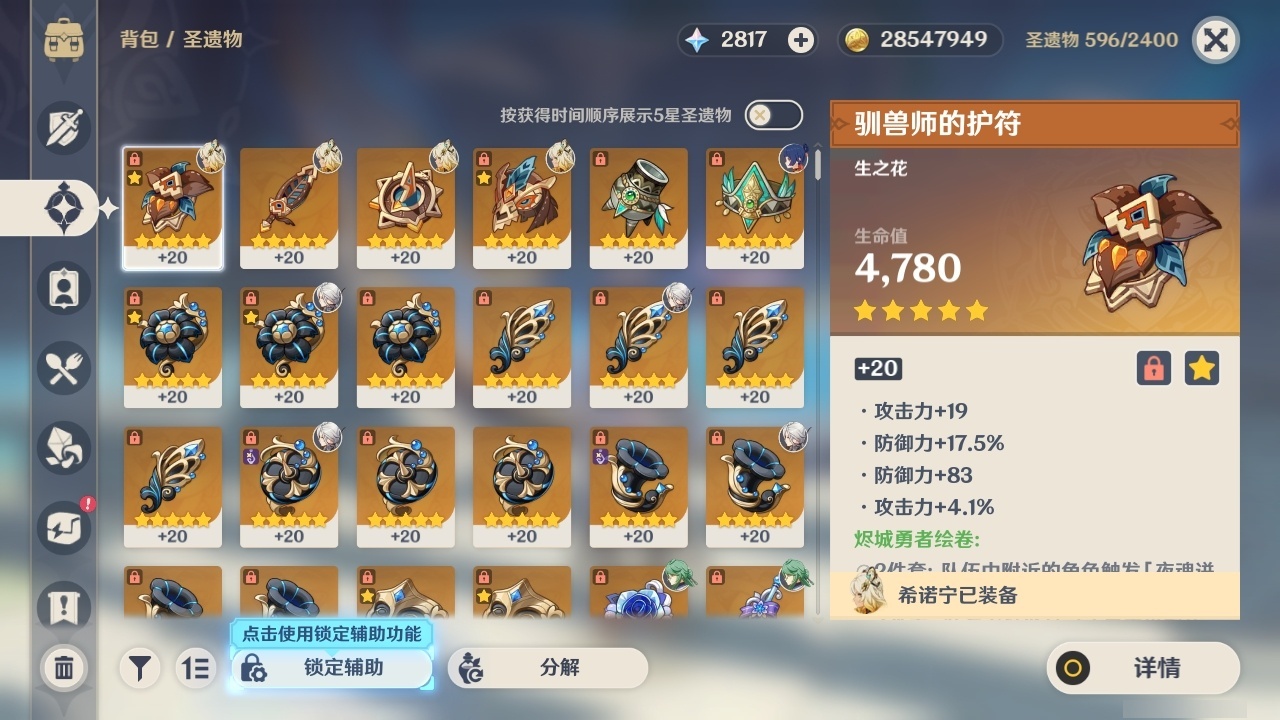
Task: Open the filter funnel icon
Action: pos(140,668)
